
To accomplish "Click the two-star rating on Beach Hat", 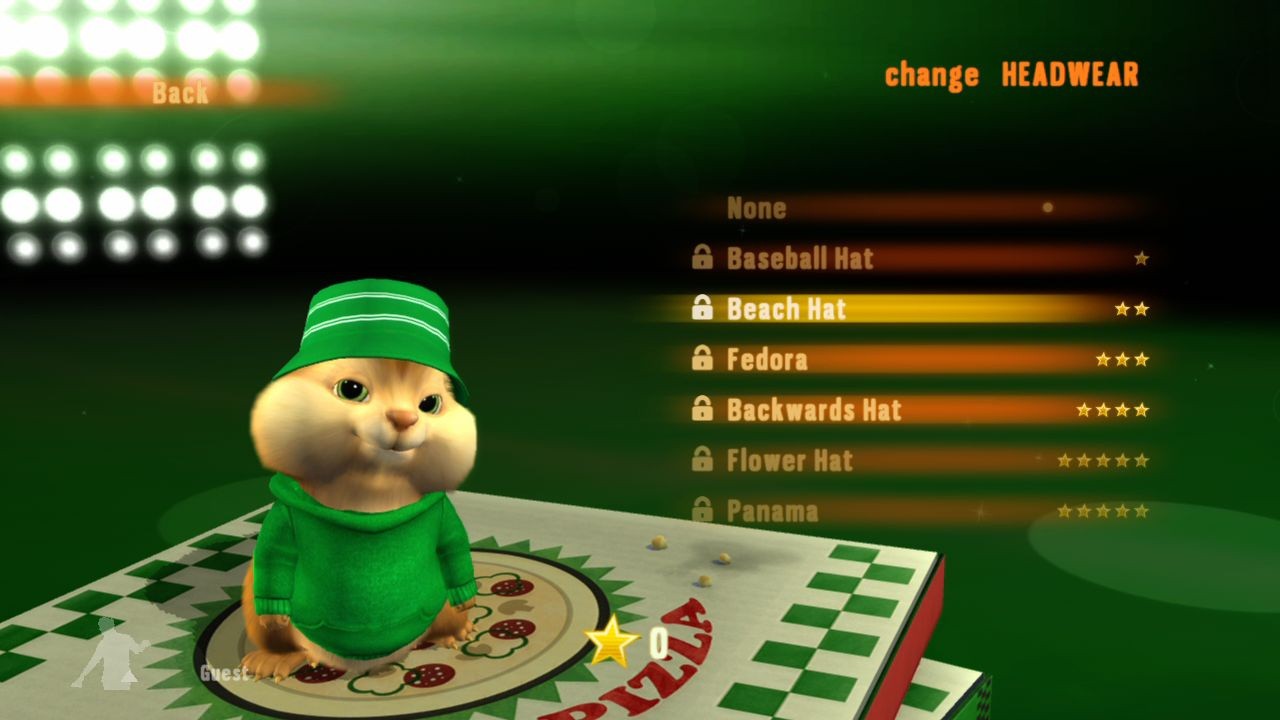I will click(x=1131, y=308).
